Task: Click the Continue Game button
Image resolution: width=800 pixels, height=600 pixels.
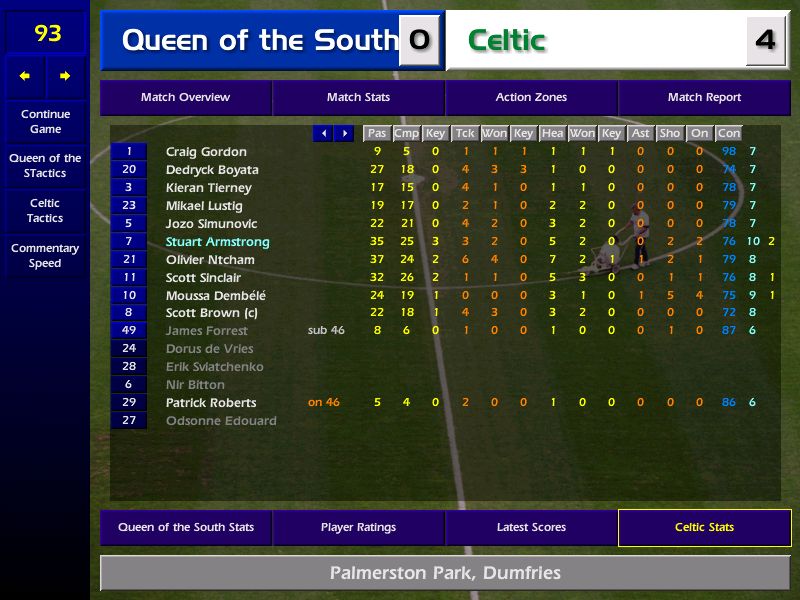Action: point(45,121)
